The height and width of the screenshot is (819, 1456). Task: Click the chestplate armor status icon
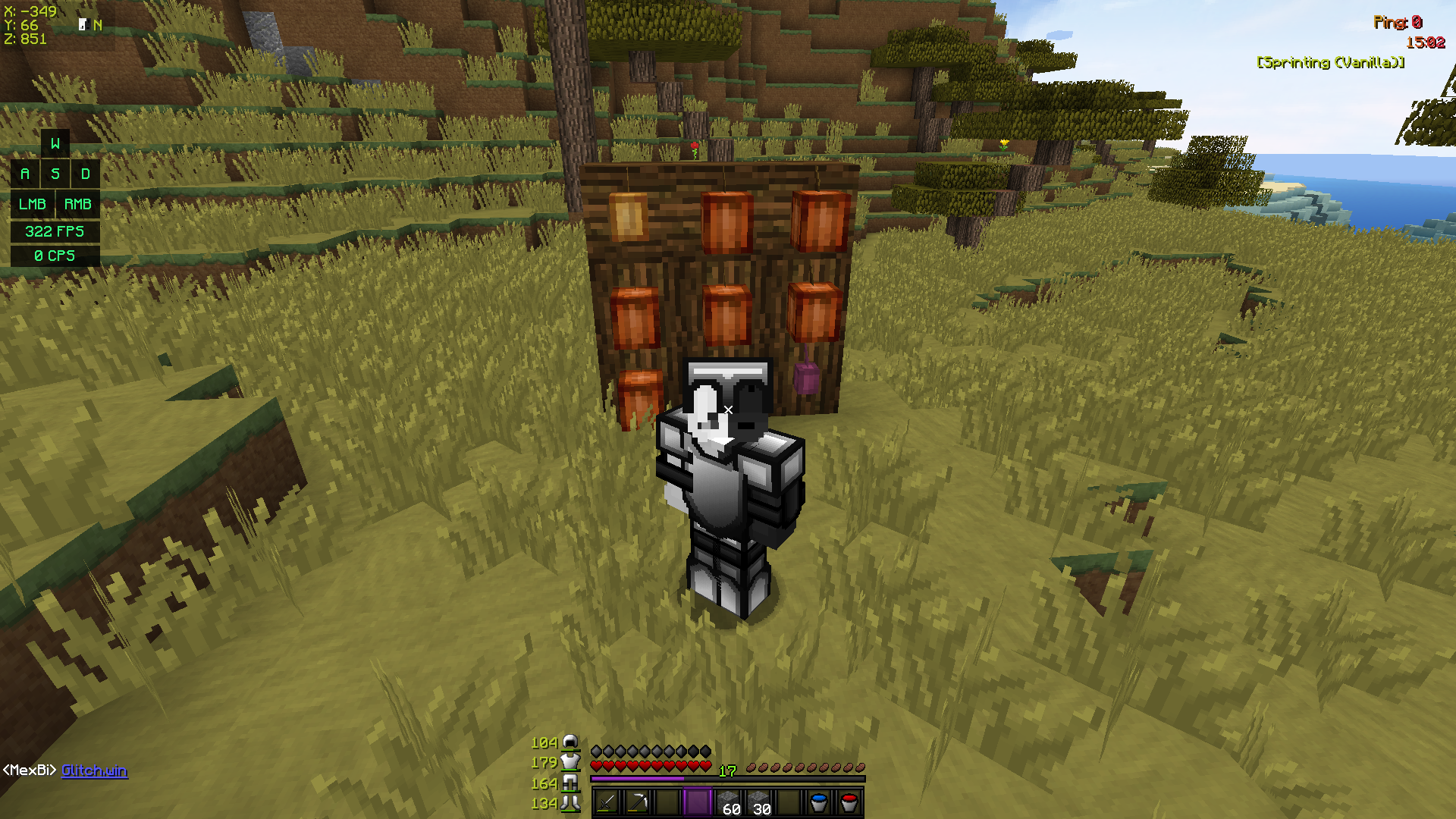(x=570, y=762)
